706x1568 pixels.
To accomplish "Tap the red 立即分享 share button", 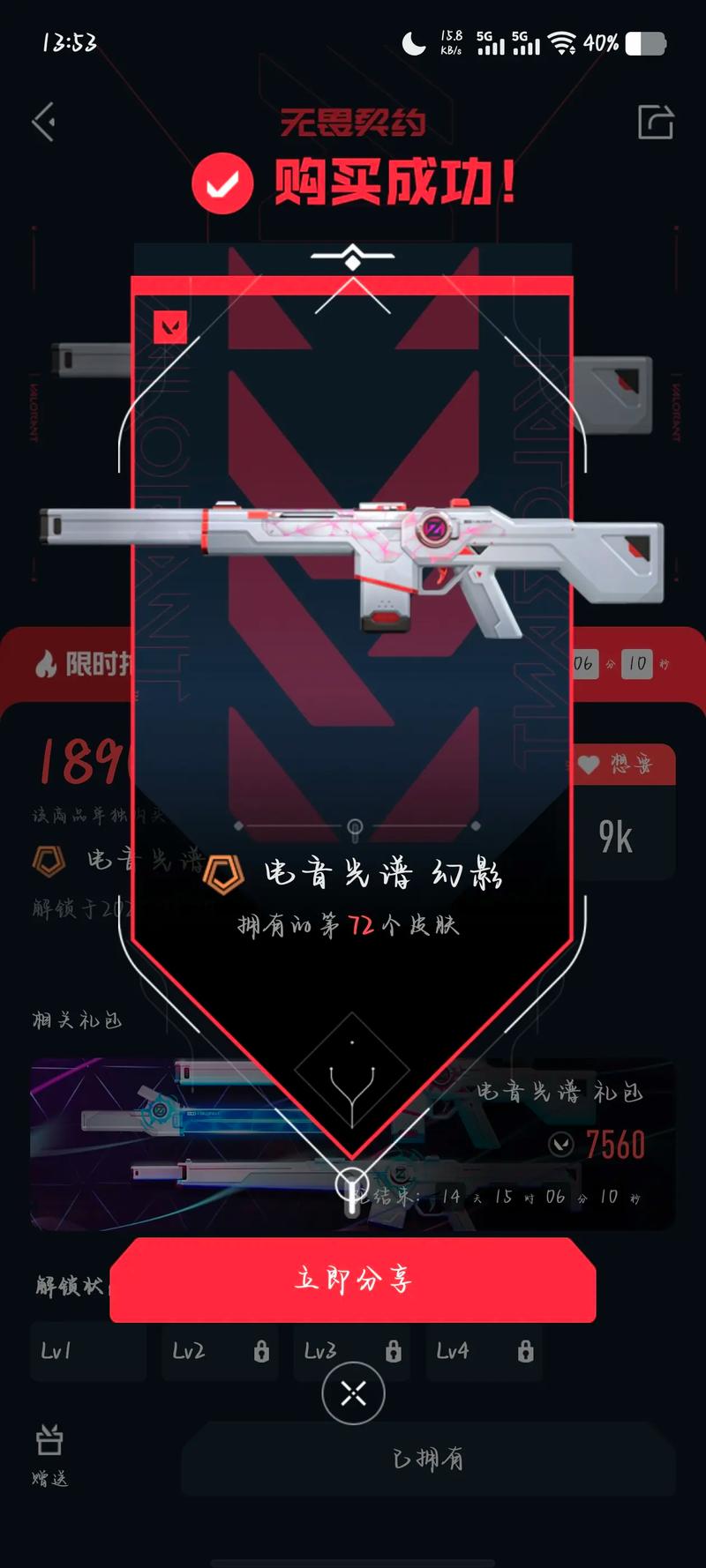I will pyautogui.click(x=353, y=1279).
